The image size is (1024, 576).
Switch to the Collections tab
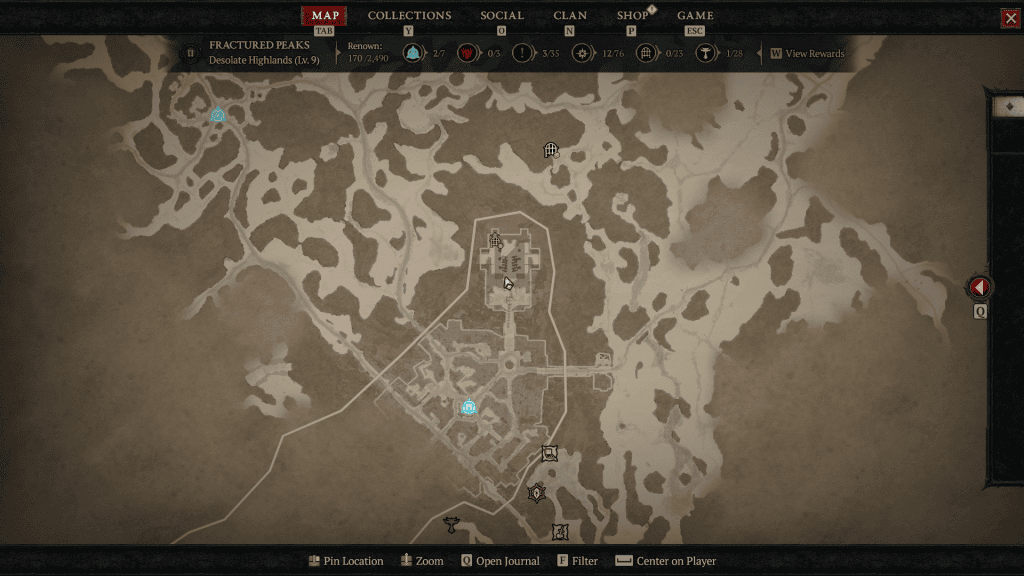point(409,16)
